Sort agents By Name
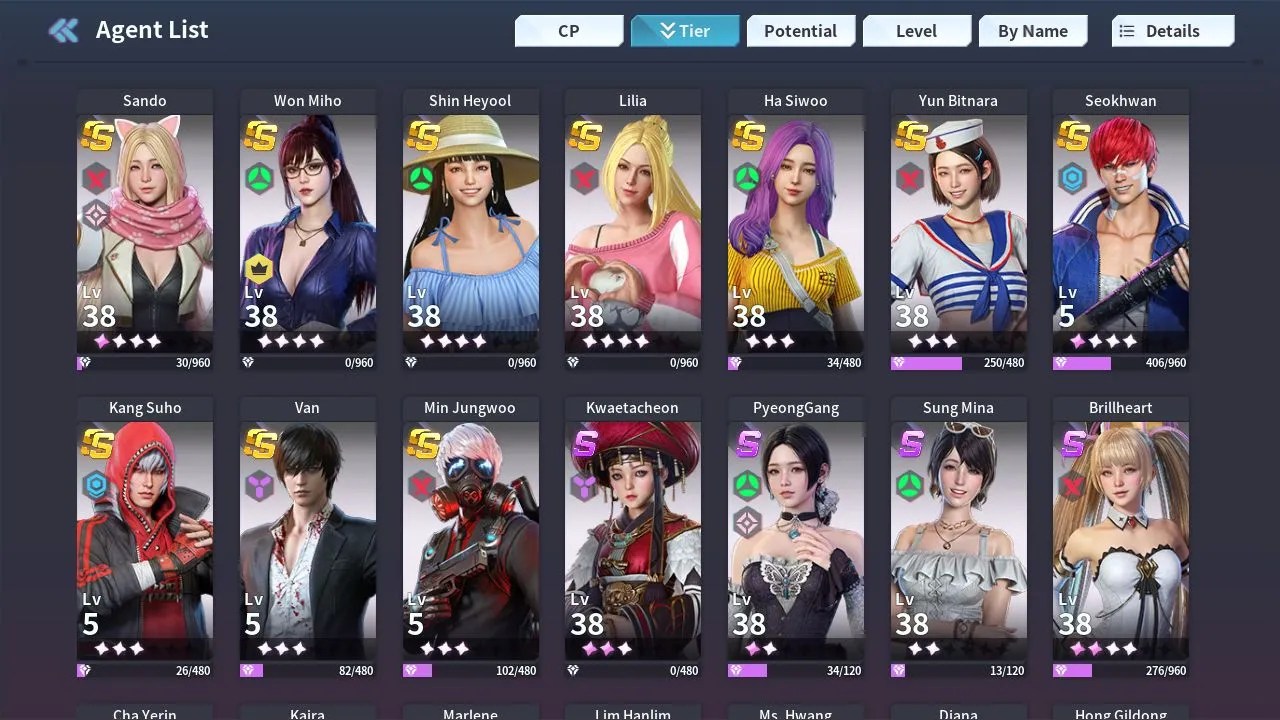Viewport: 1280px width, 720px height. point(1032,31)
